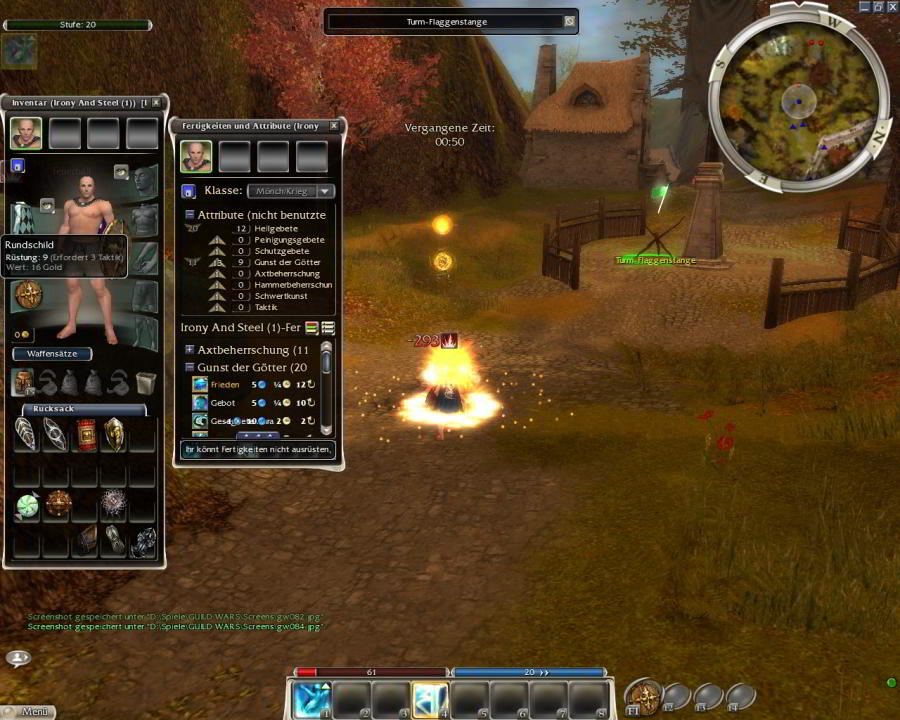The height and width of the screenshot is (720, 900).
Task: Click the Waffensätze button
Action: 52,354
